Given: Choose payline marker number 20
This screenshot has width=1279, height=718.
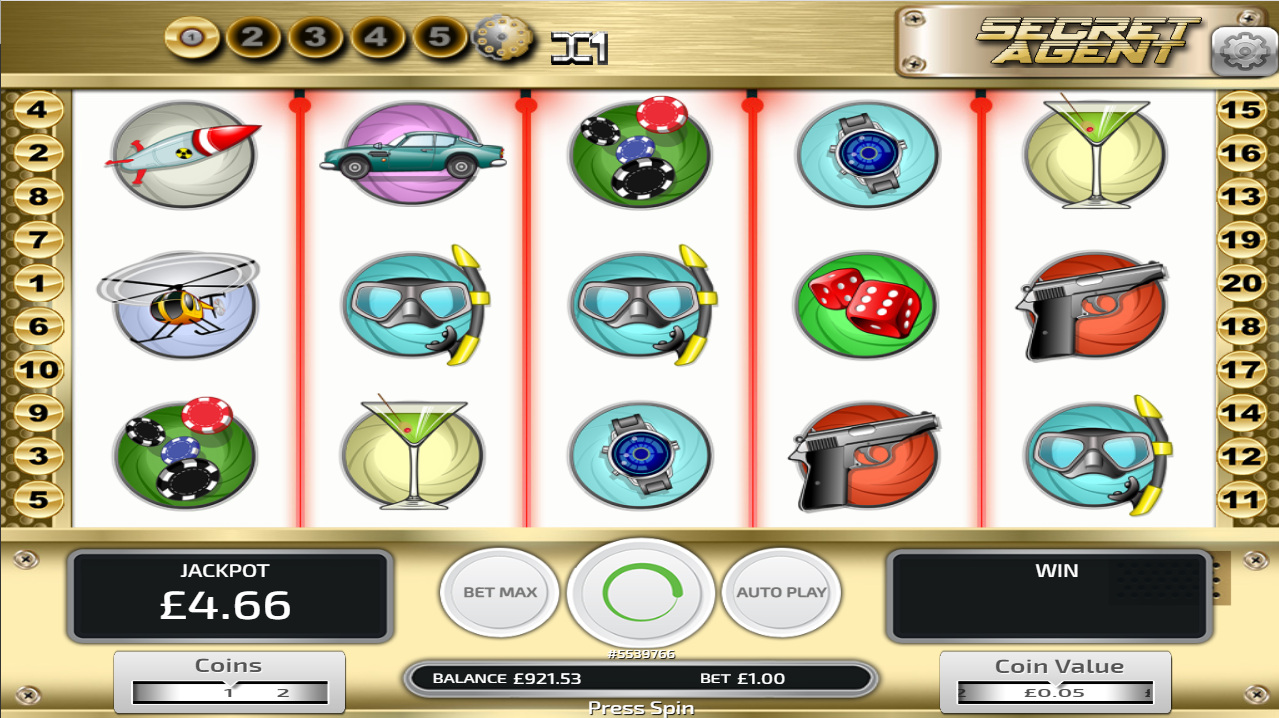Looking at the screenshot, I should pyautogui.click(x=1241, y=283).
